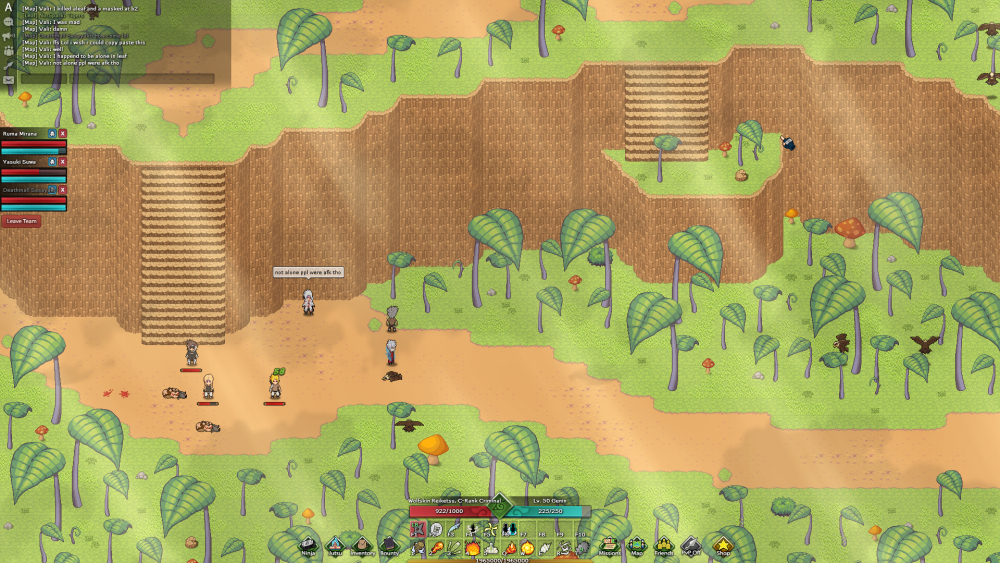The height and width of the screenshot is (563, 1000).
Task: Leave the current team
Action: click(21, 221)
